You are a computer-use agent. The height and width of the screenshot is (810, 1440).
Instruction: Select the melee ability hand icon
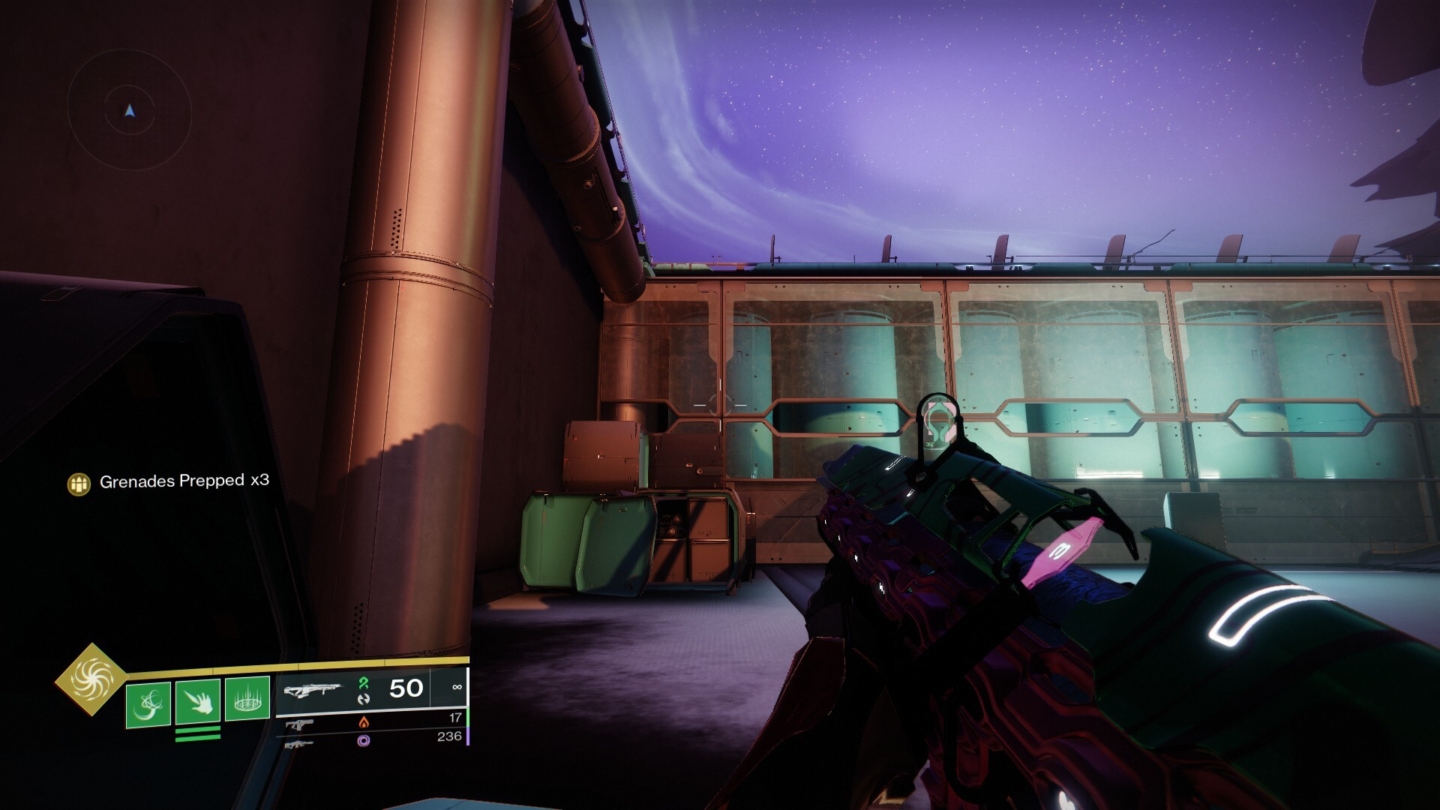coord(196,703)
